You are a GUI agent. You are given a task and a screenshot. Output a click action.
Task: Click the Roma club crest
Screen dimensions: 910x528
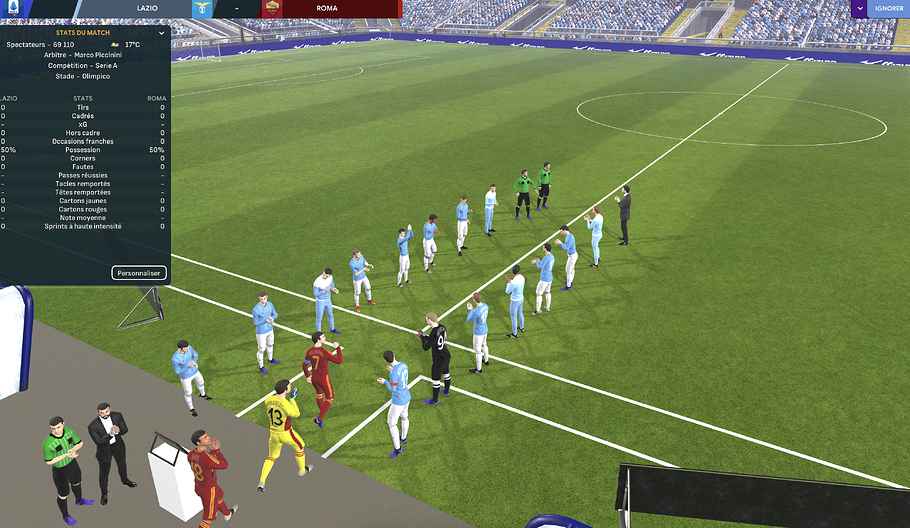pyautogui.click(x=272, y=8)
